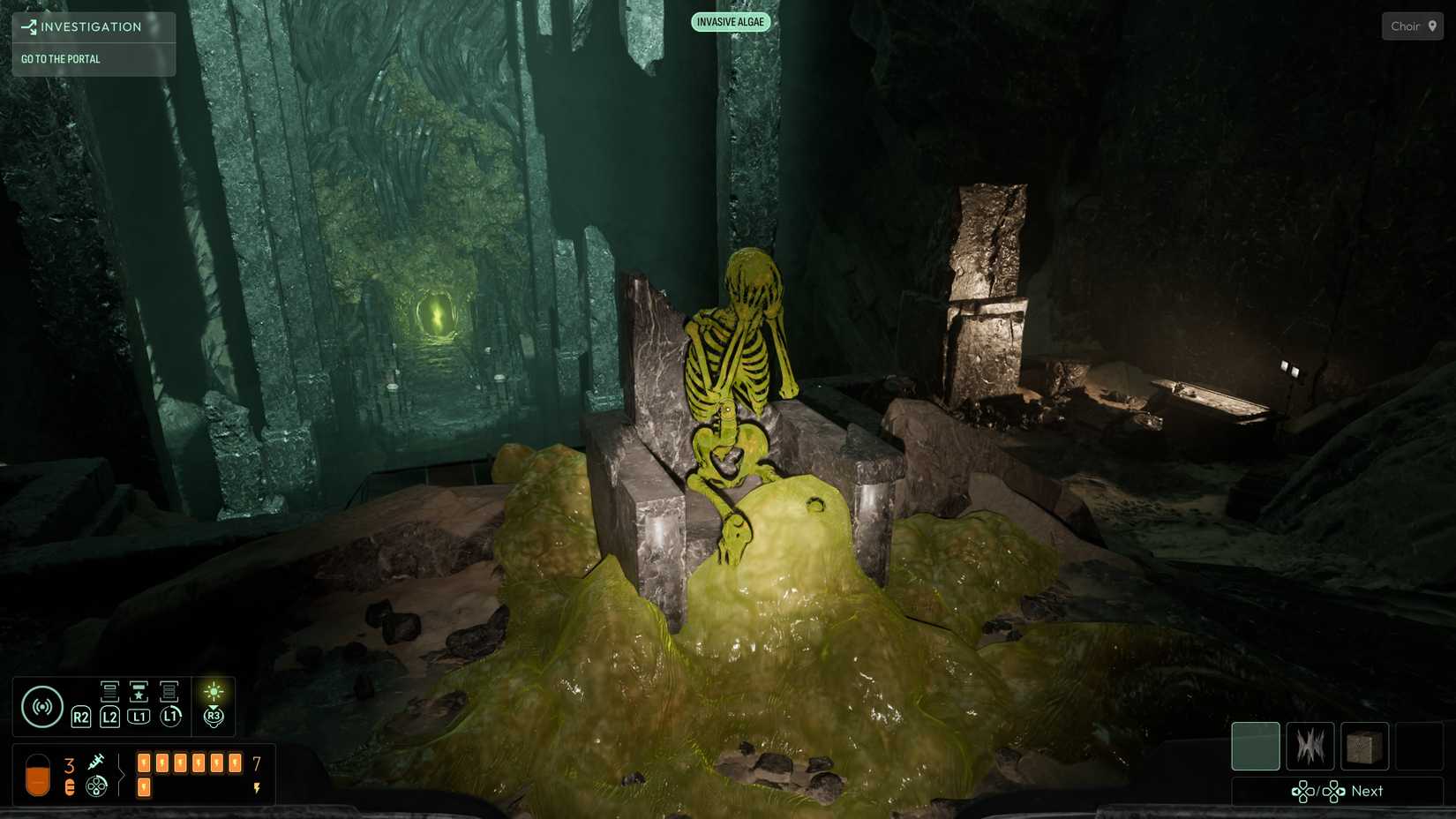Screen dimensions: 1456x819
Task: Click the lightning bolt energy icon
Action: pyautogui.click(x=256, y=786)
